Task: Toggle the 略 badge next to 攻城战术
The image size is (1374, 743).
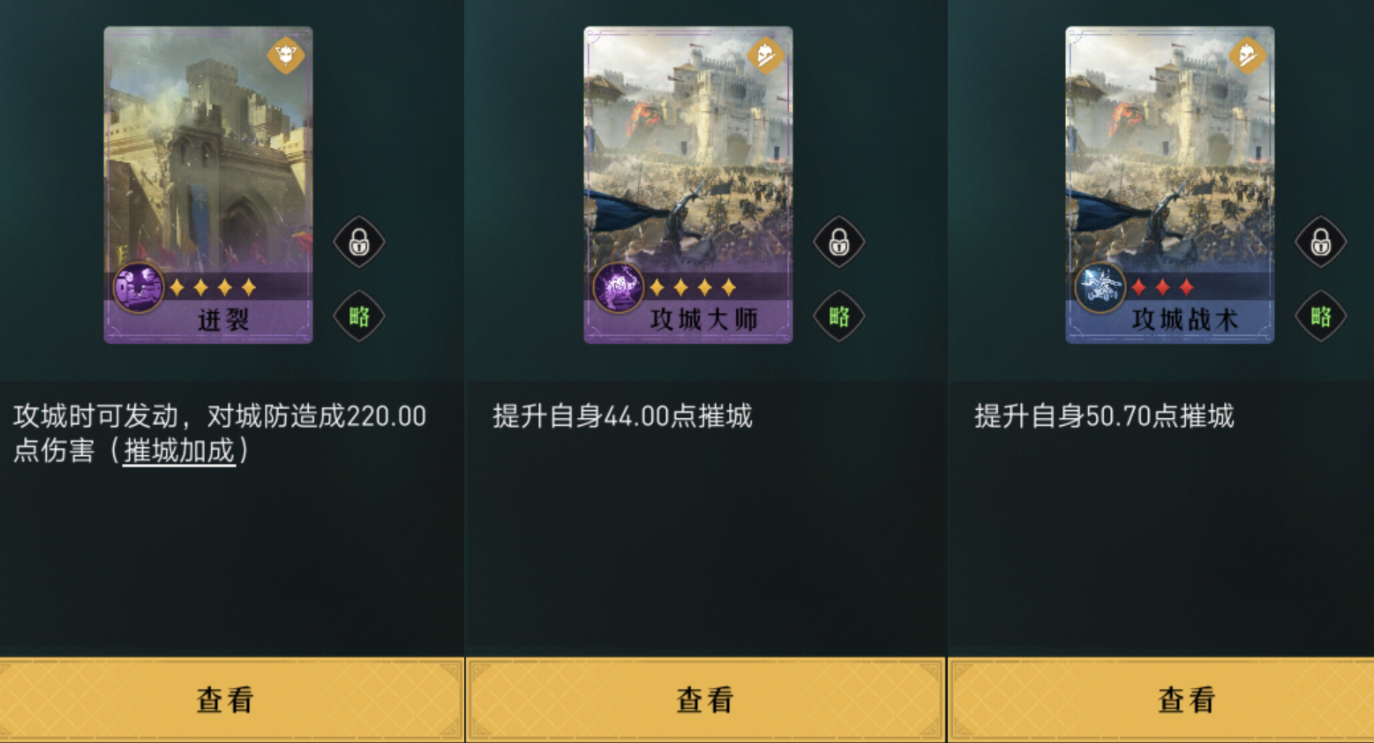Action: click(x=1320, y=316)
